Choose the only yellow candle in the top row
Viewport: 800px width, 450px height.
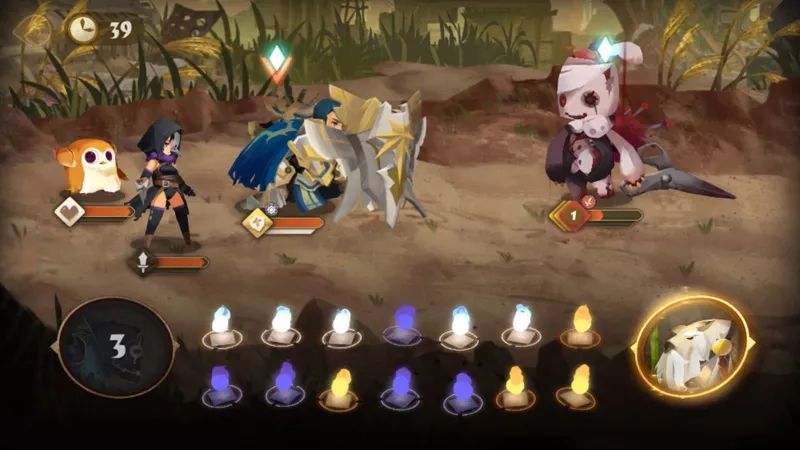[581, 323]
